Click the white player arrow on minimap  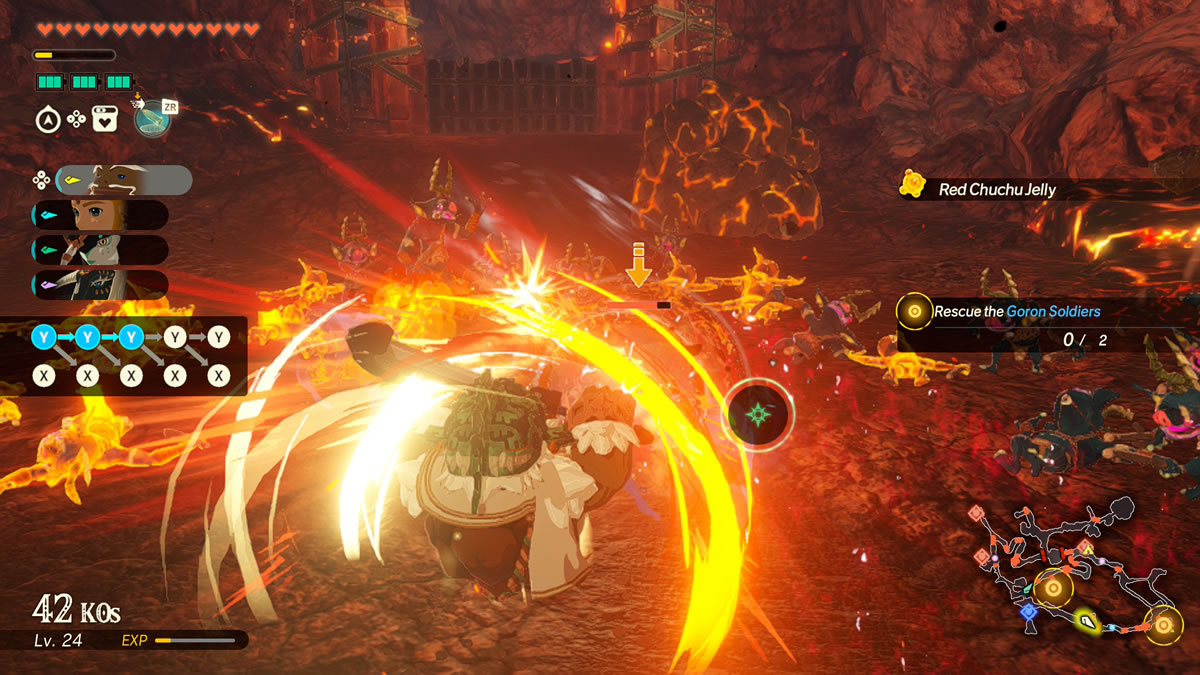1087,622
